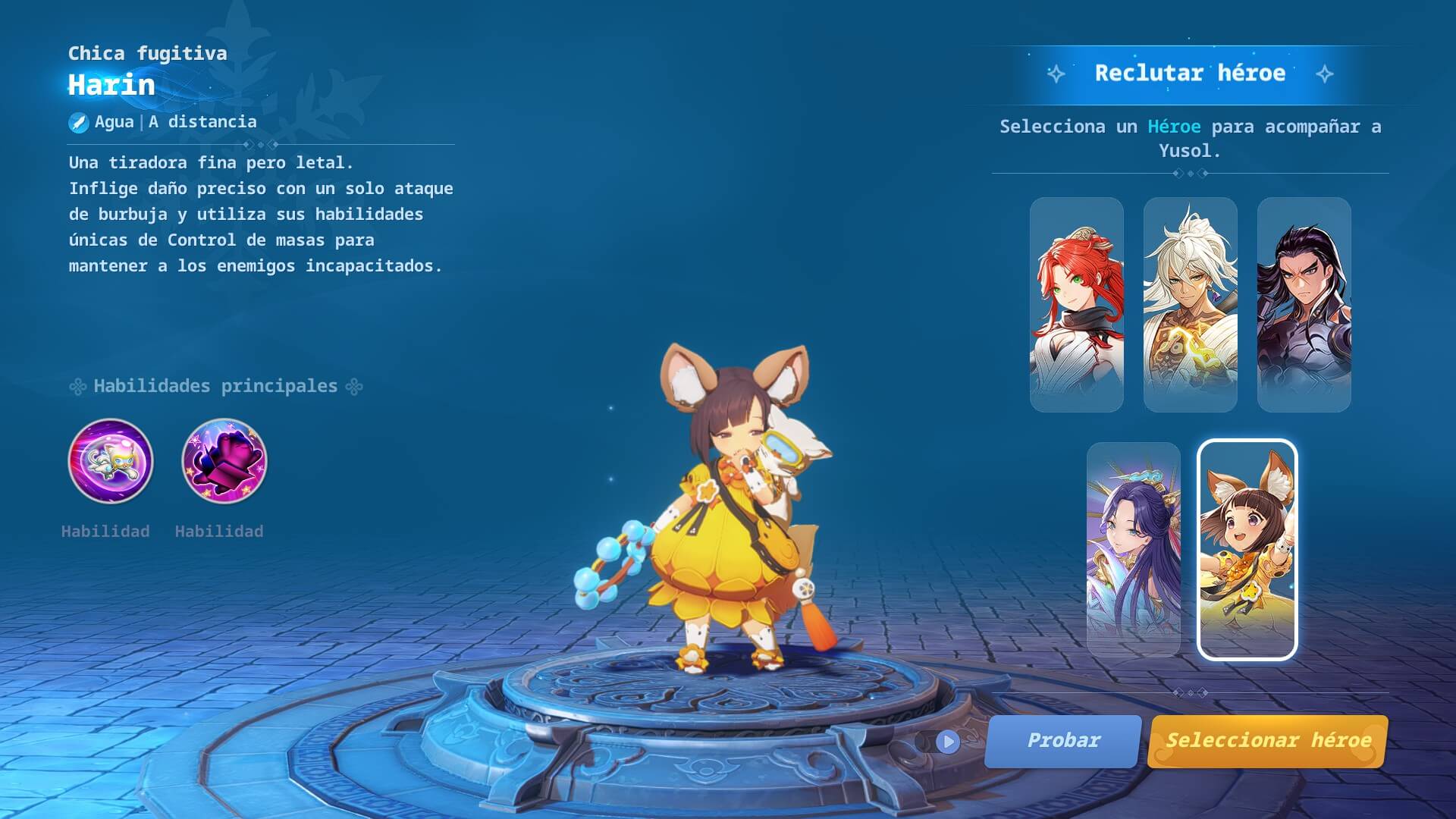Viewport: 1456px width, 819px height.
Task: Click the Probar button
Action: (1062, 741)
